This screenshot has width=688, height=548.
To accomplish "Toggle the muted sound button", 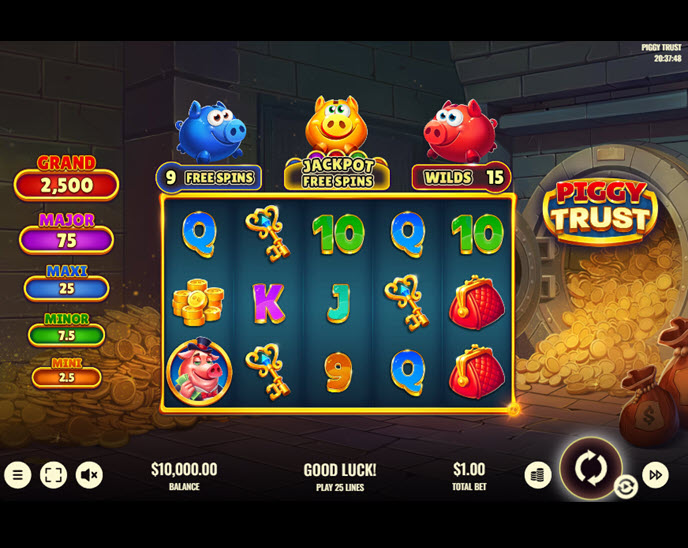I will coord(89,475).
